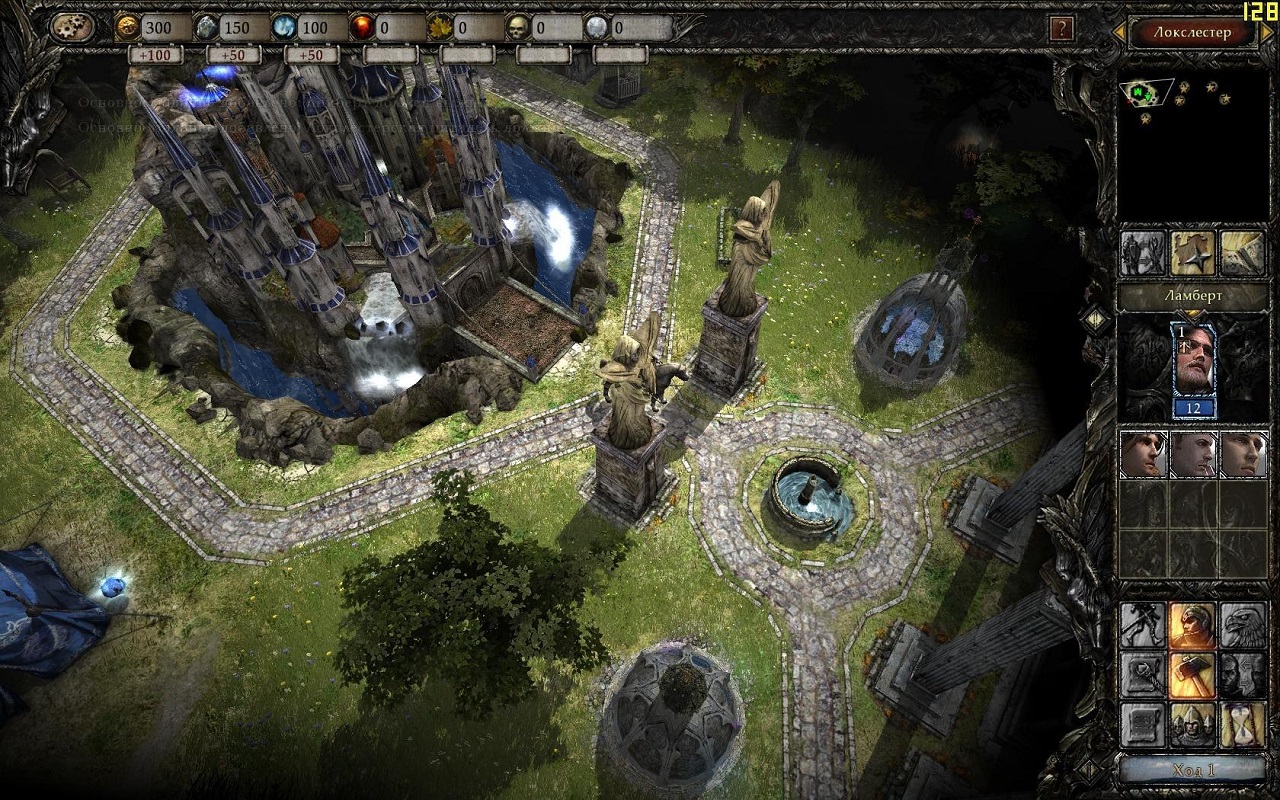Select the shuriken on map icon
The width and height of the screenshot is (1280, 800).
1193,254
